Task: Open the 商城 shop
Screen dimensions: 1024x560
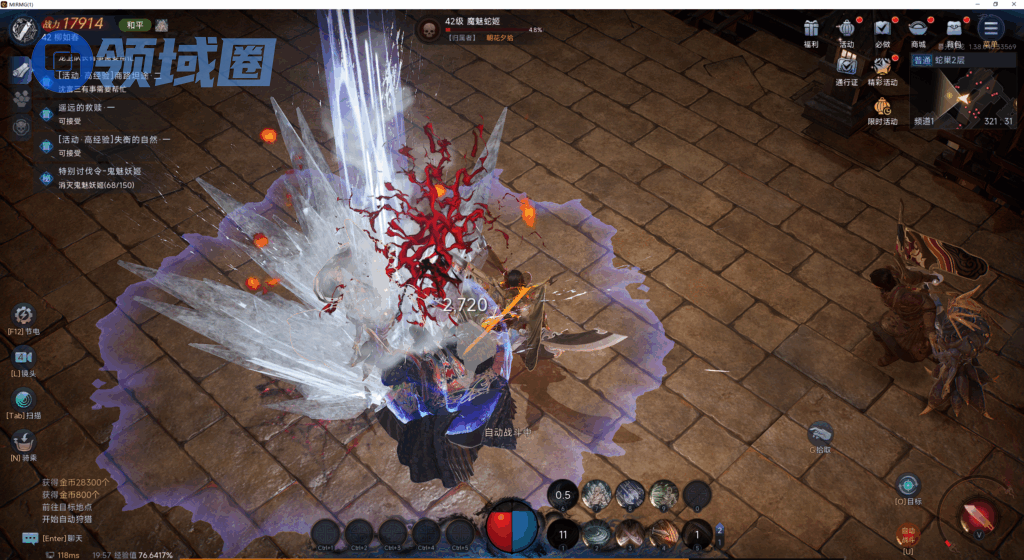Action: point(918,30)
